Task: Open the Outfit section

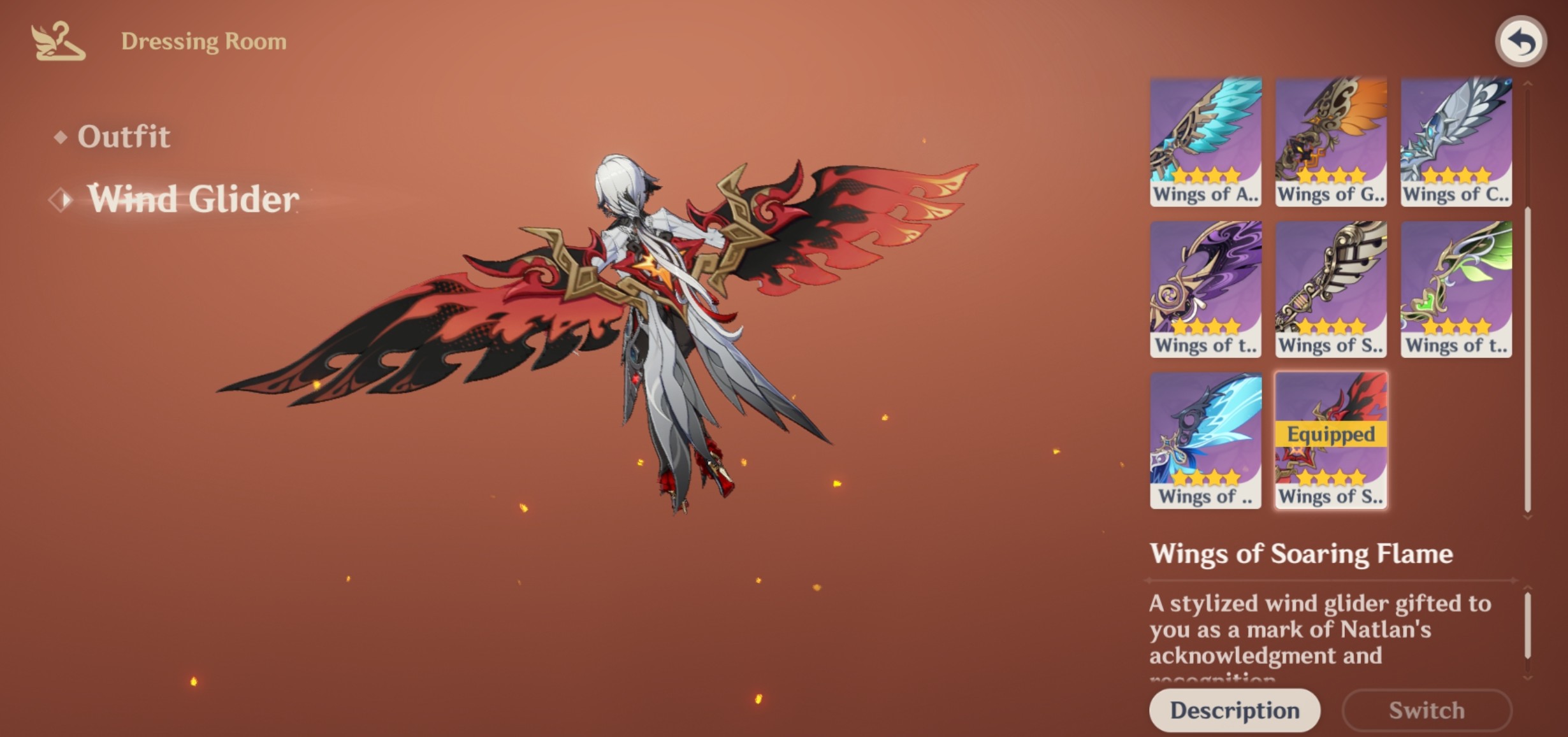Action: point(125,136)
